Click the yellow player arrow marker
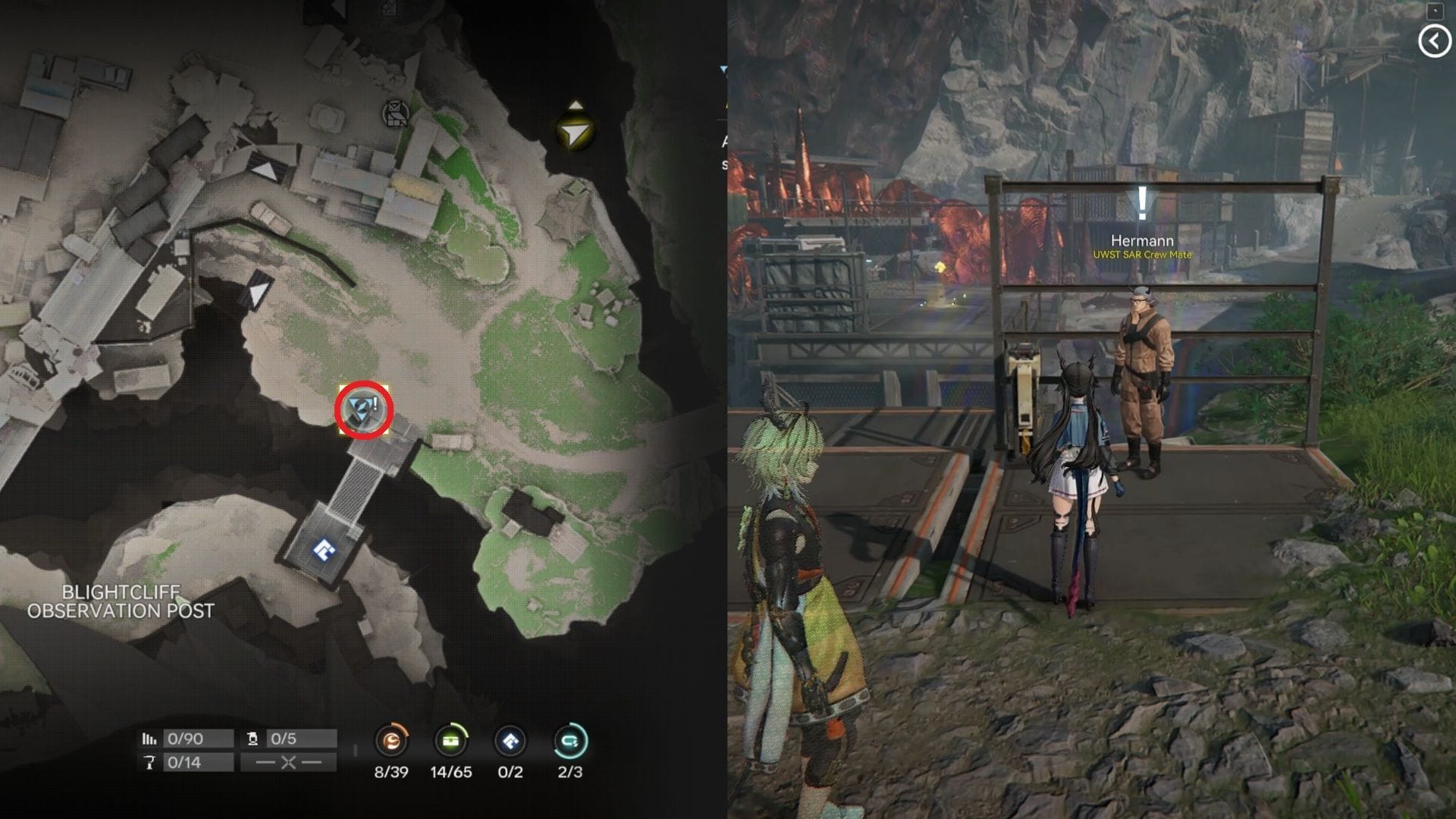 (x=576, y=133)
